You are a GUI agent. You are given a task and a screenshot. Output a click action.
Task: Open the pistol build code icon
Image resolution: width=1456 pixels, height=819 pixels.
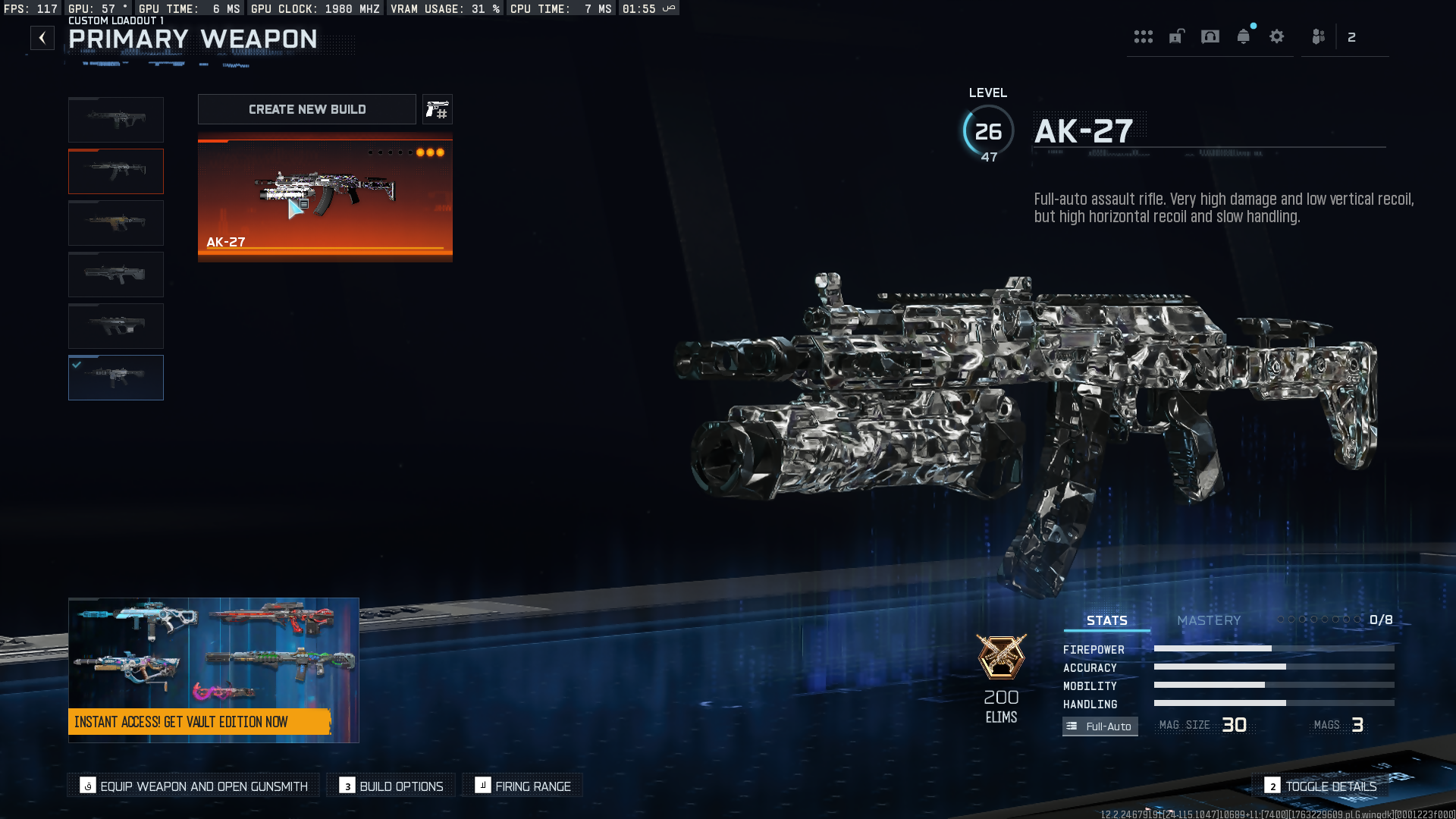(x=438, y=110)
